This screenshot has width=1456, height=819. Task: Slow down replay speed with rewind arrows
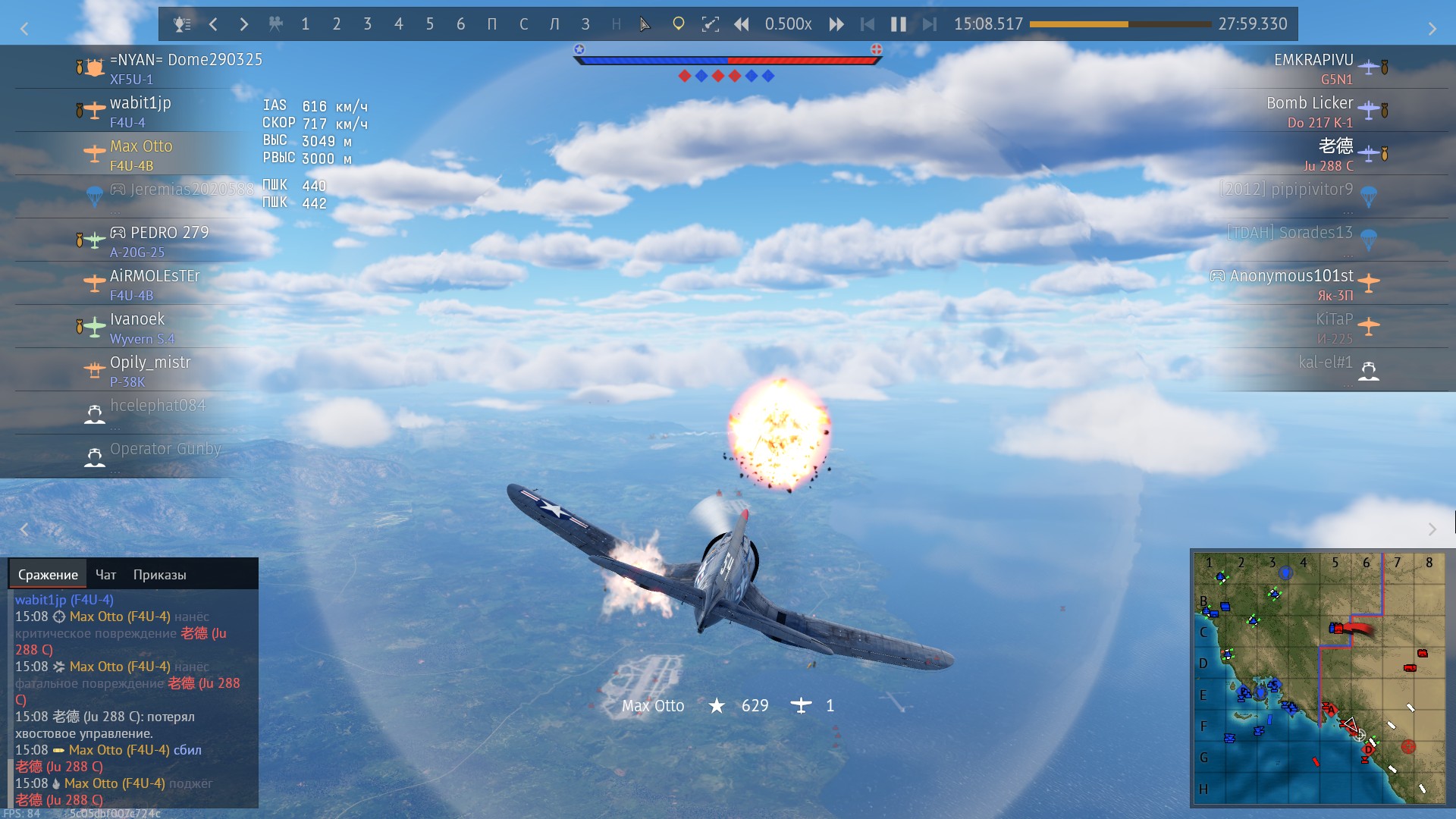[x=742, y=24]
